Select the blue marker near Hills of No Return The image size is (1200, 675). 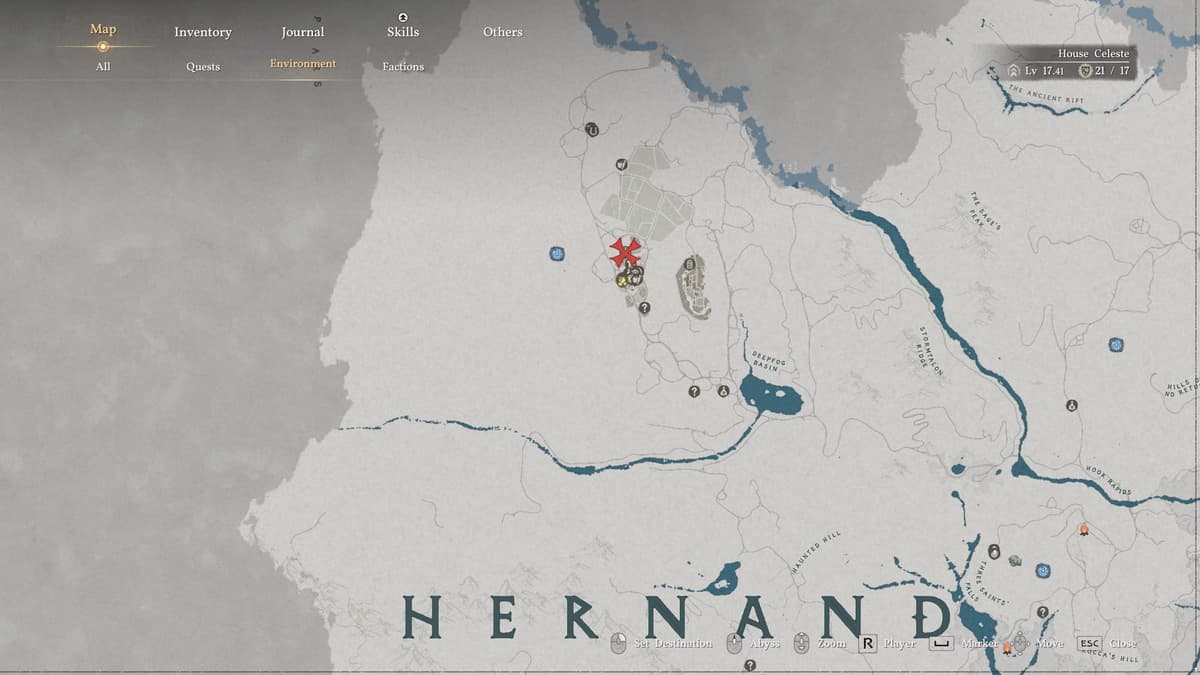(x=1116, y=345)
